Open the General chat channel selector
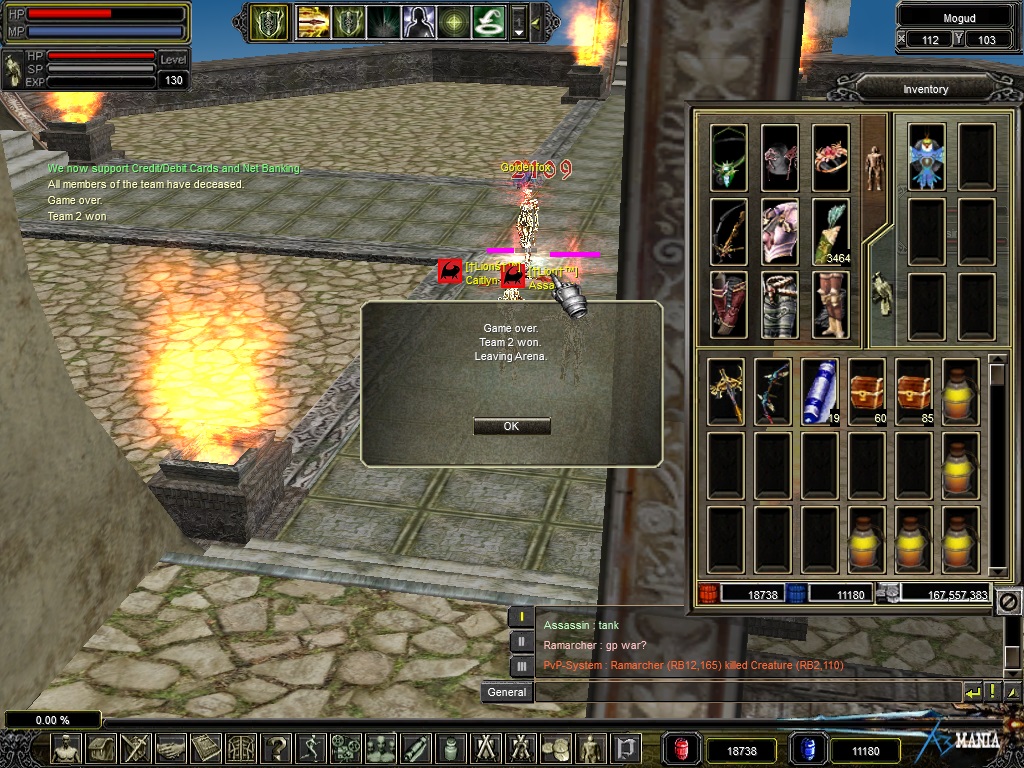The image size is (1024, 768). pos(506,692)
